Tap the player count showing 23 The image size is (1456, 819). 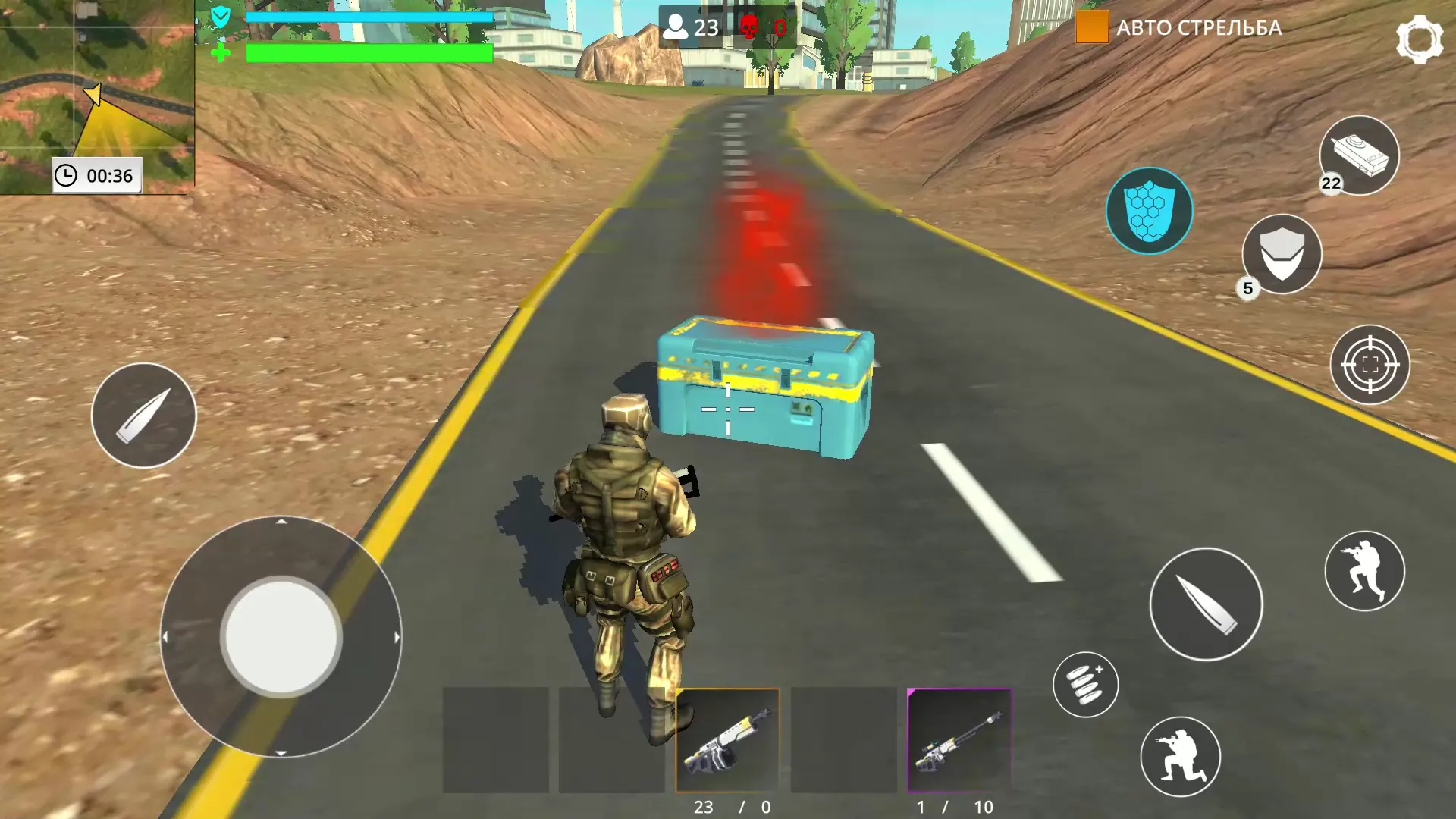pyautogui.click(x=692, y=28)
